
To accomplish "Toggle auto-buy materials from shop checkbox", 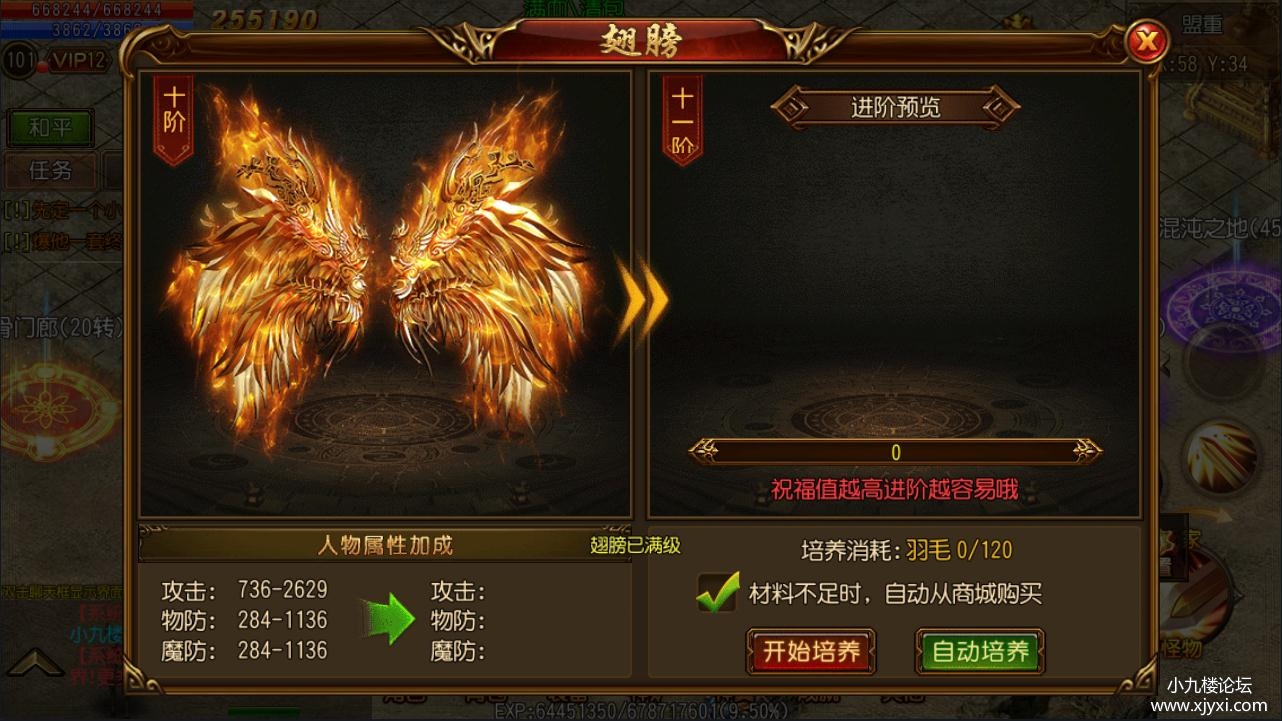I will tap(717, 594).
